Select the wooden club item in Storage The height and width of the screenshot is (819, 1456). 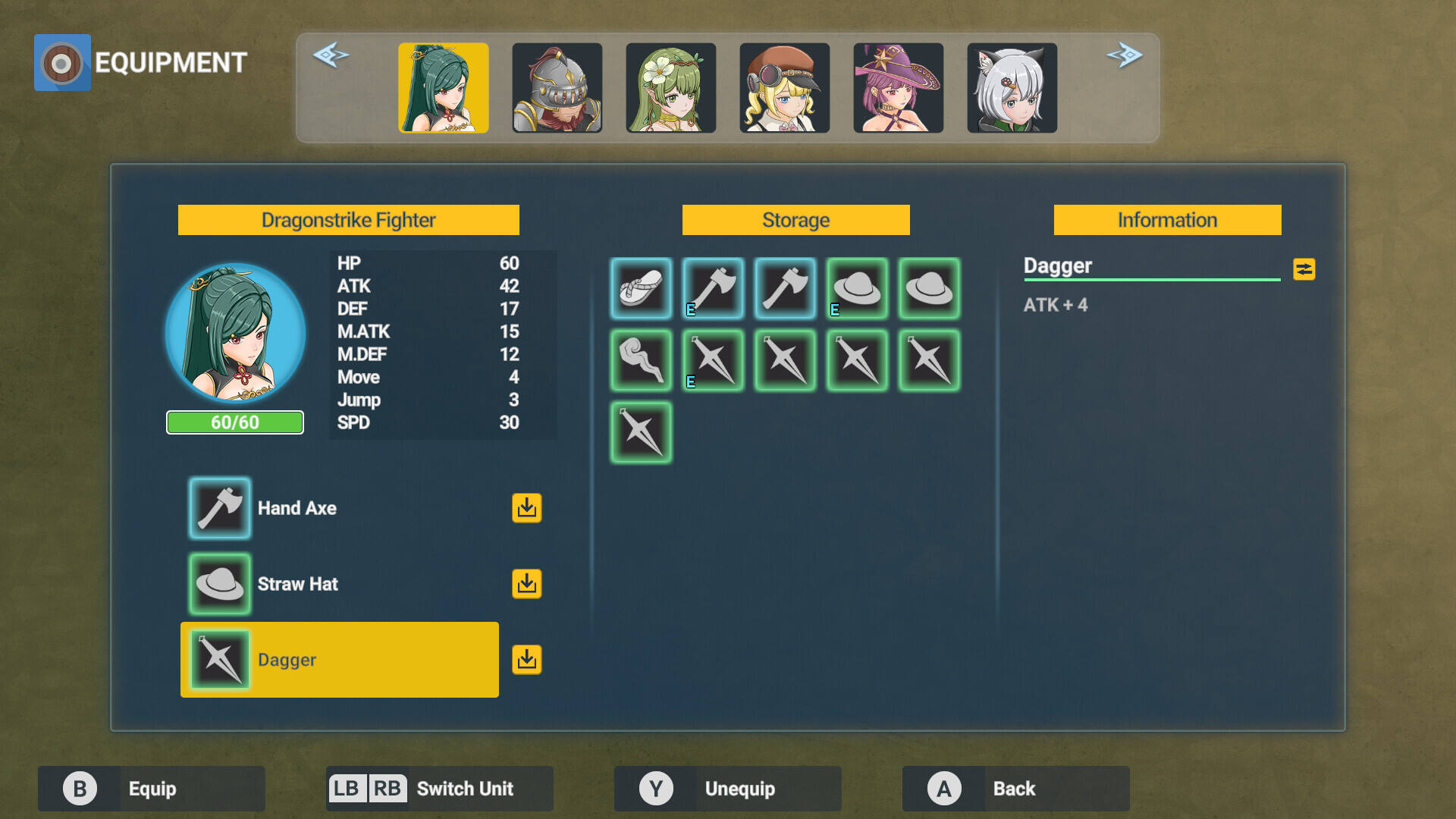point(641,360)
